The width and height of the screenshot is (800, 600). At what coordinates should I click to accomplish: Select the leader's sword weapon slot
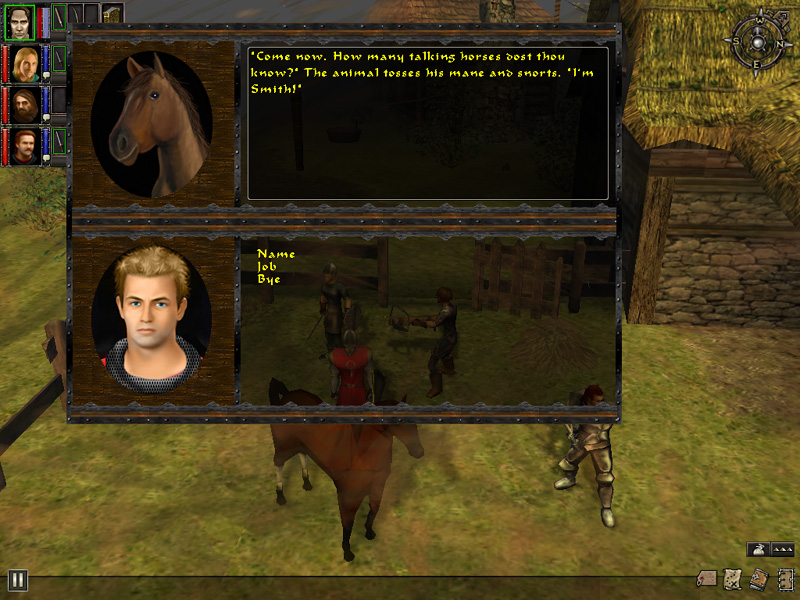tap(59, 15)
